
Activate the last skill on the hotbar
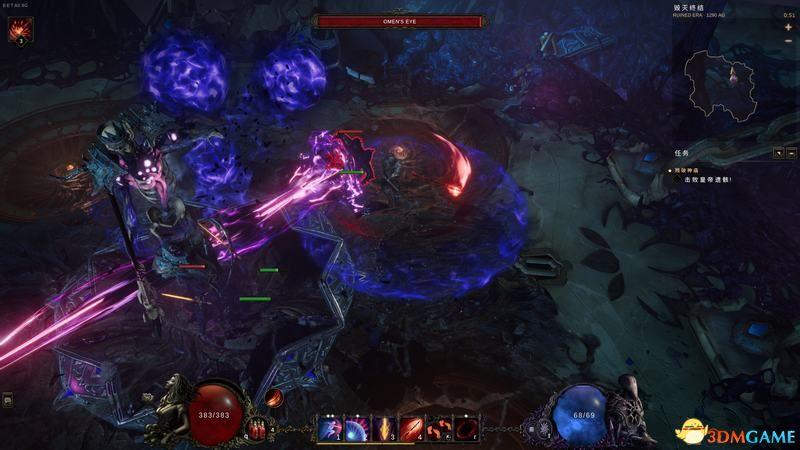pos(466,428)
